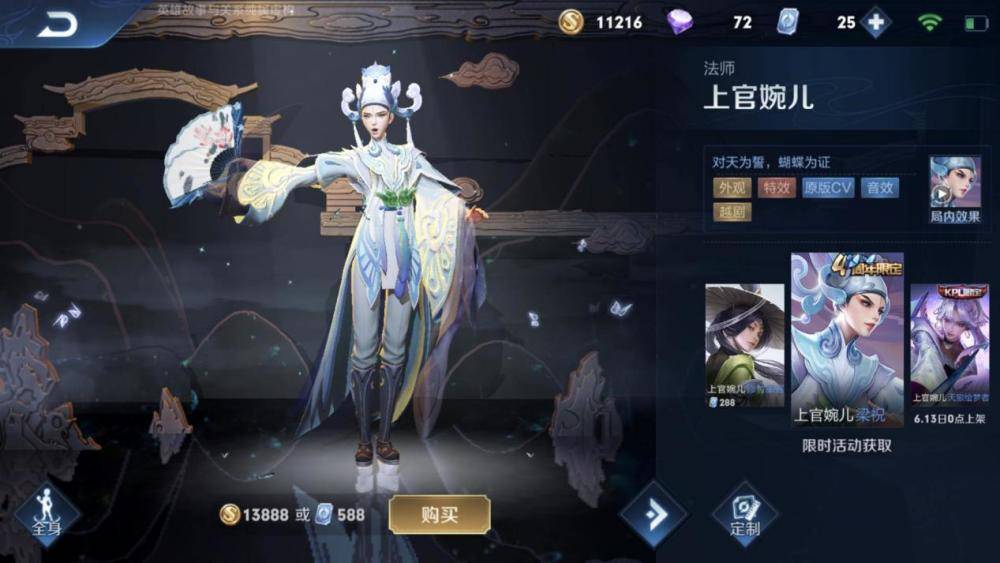
Task: Buy the skin with the 购买 button
Action: (x=439, y=515)
